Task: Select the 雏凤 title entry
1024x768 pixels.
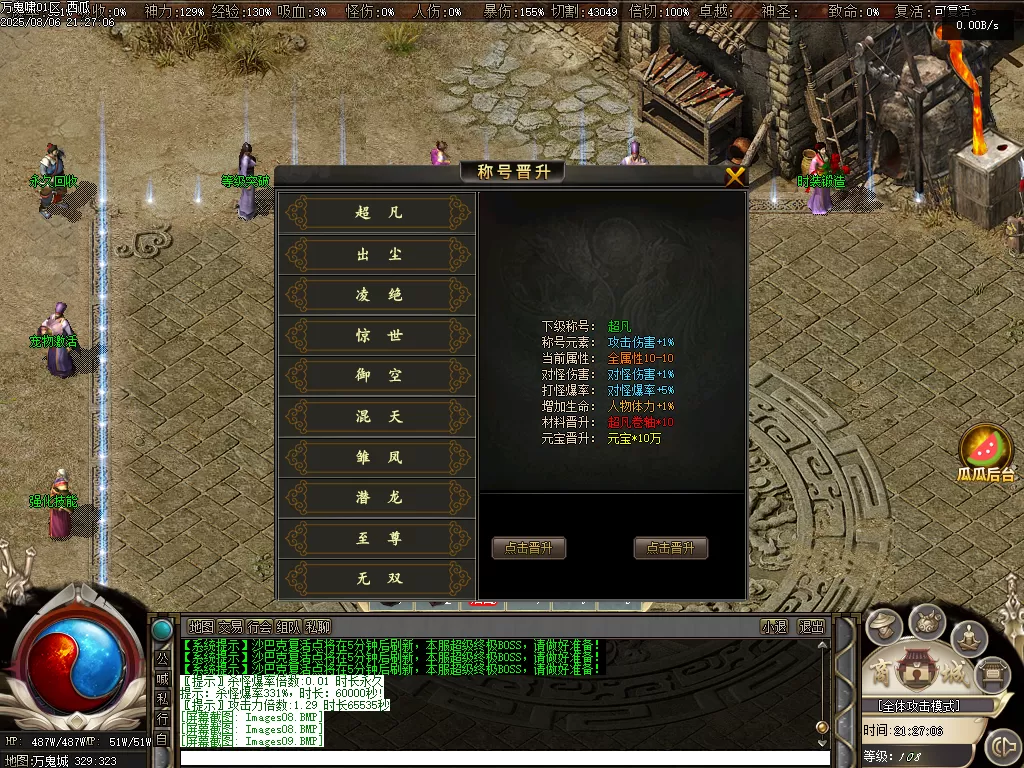Action: pos(377,458)
